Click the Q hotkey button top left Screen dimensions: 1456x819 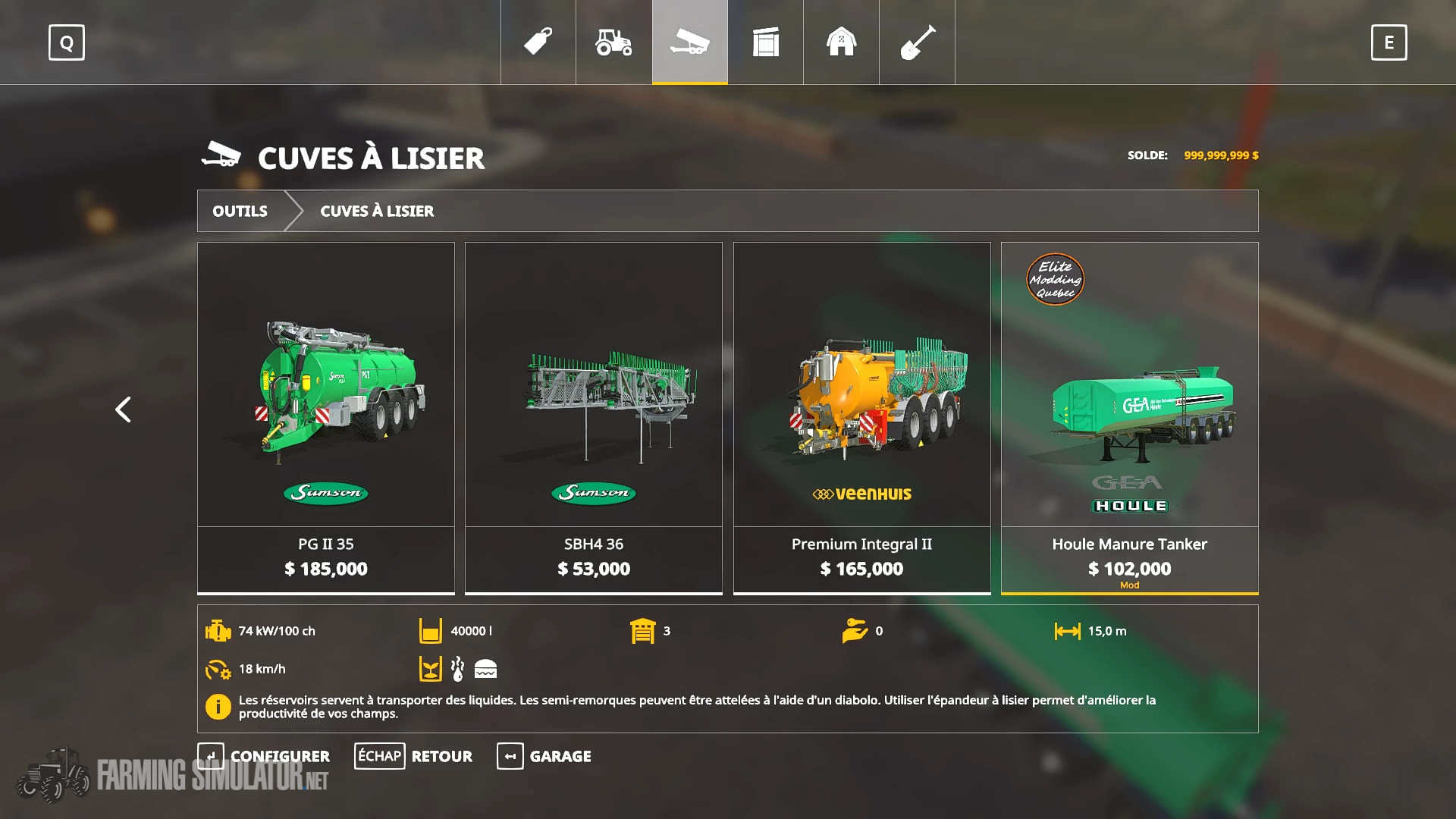[66, 43]
